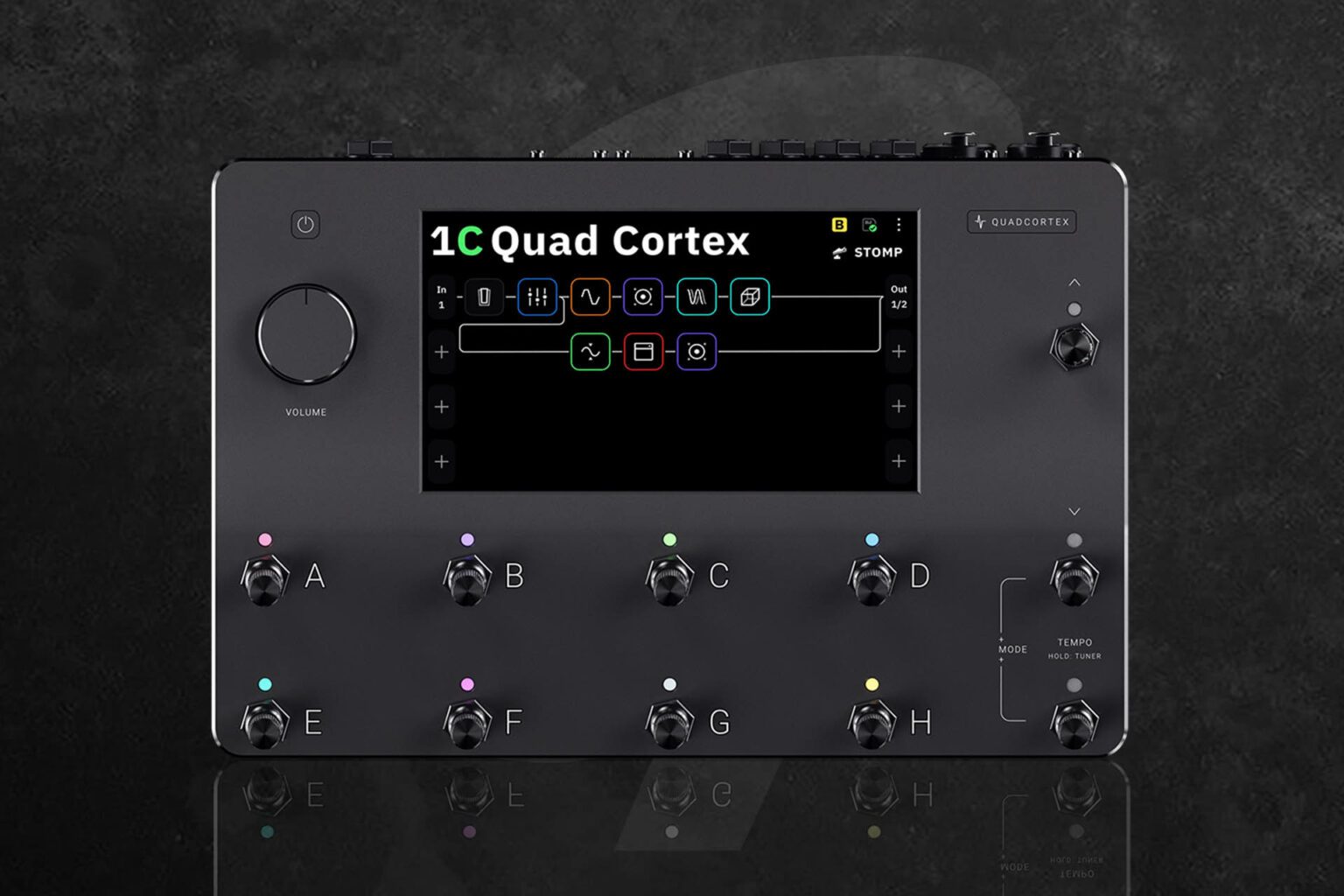Open the blue EQ sliders block
Viewport: 1344px width, 896px height.
click(x=537, y=297)
